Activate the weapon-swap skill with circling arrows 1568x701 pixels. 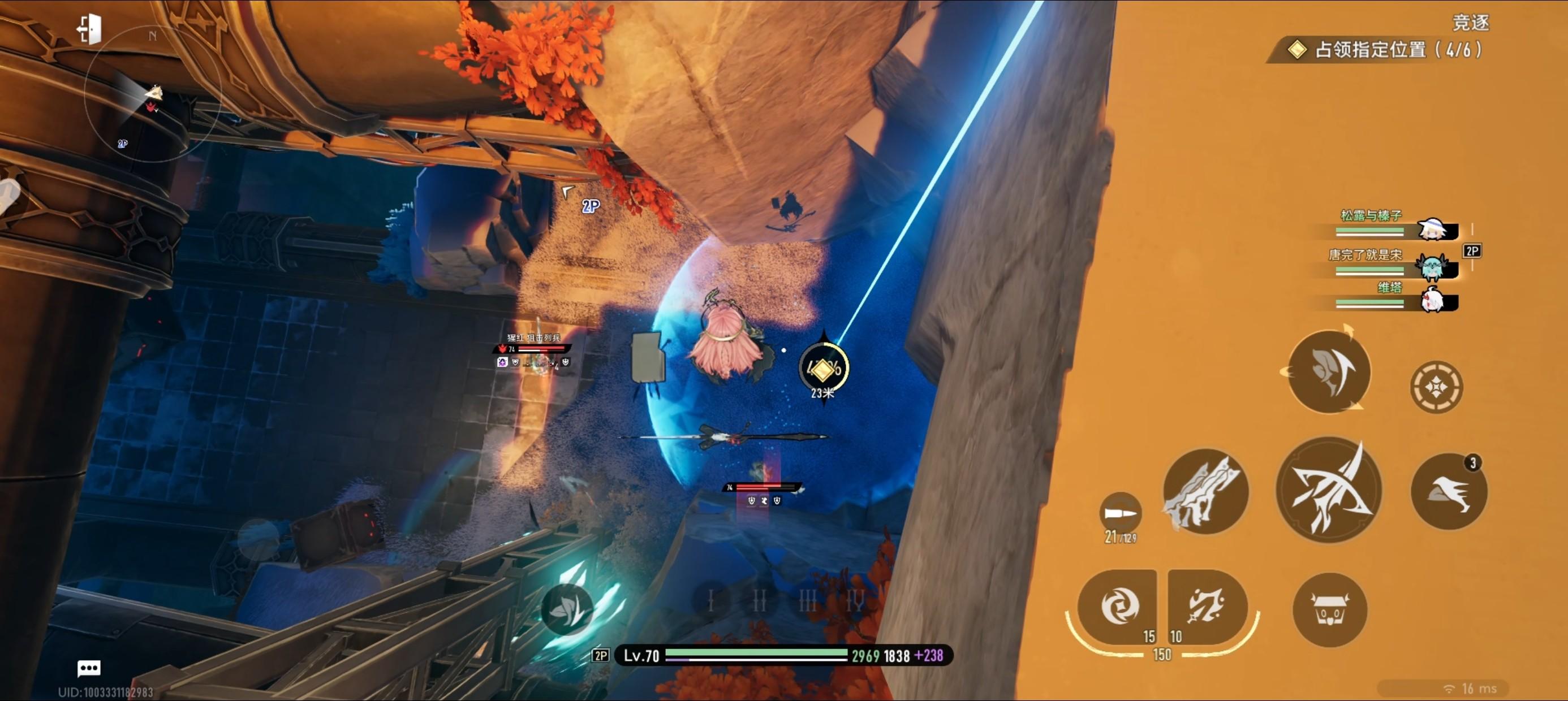pyautogui.click(x=1328, y=372)
